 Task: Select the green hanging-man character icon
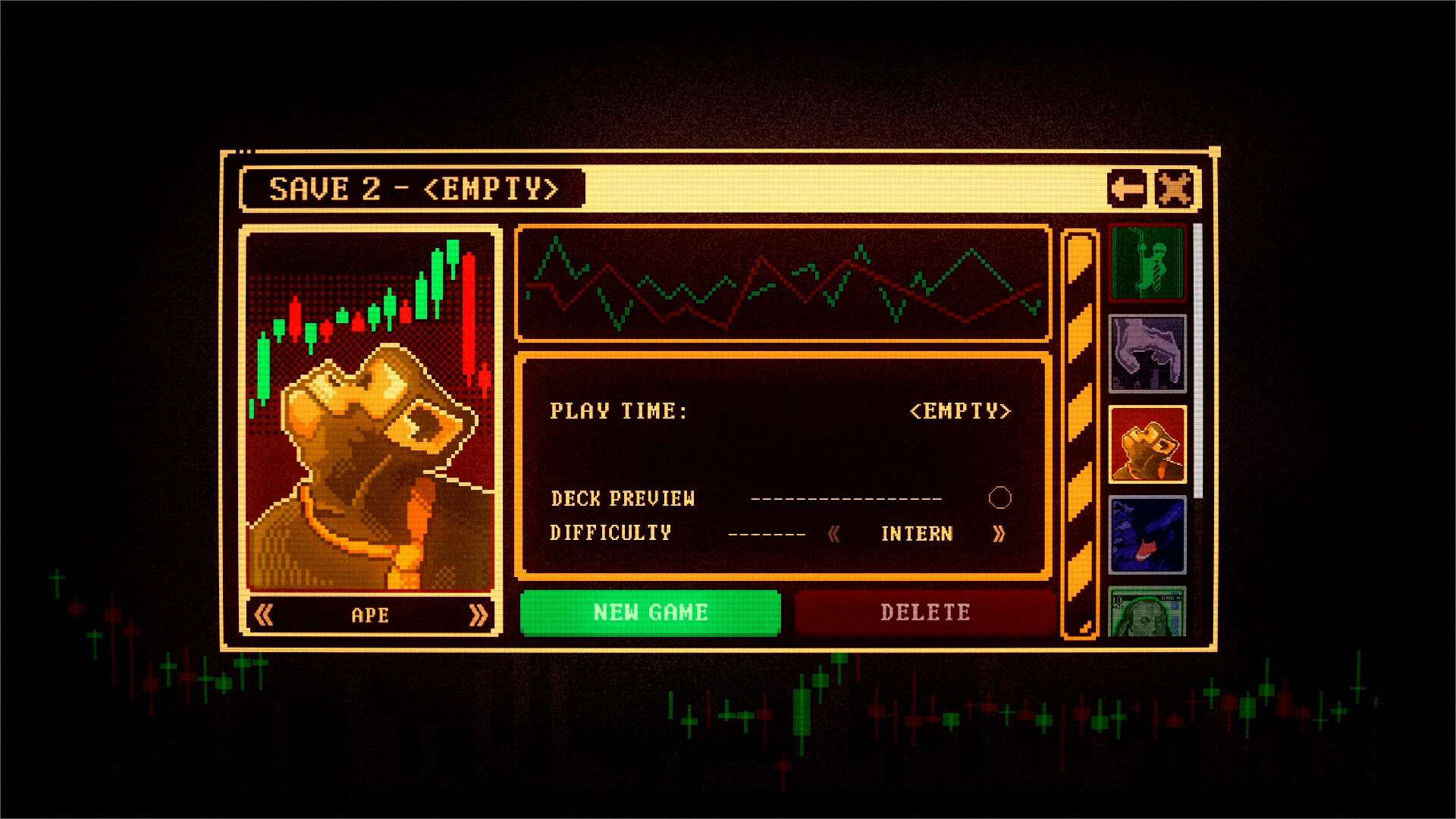coord(1147,263)
